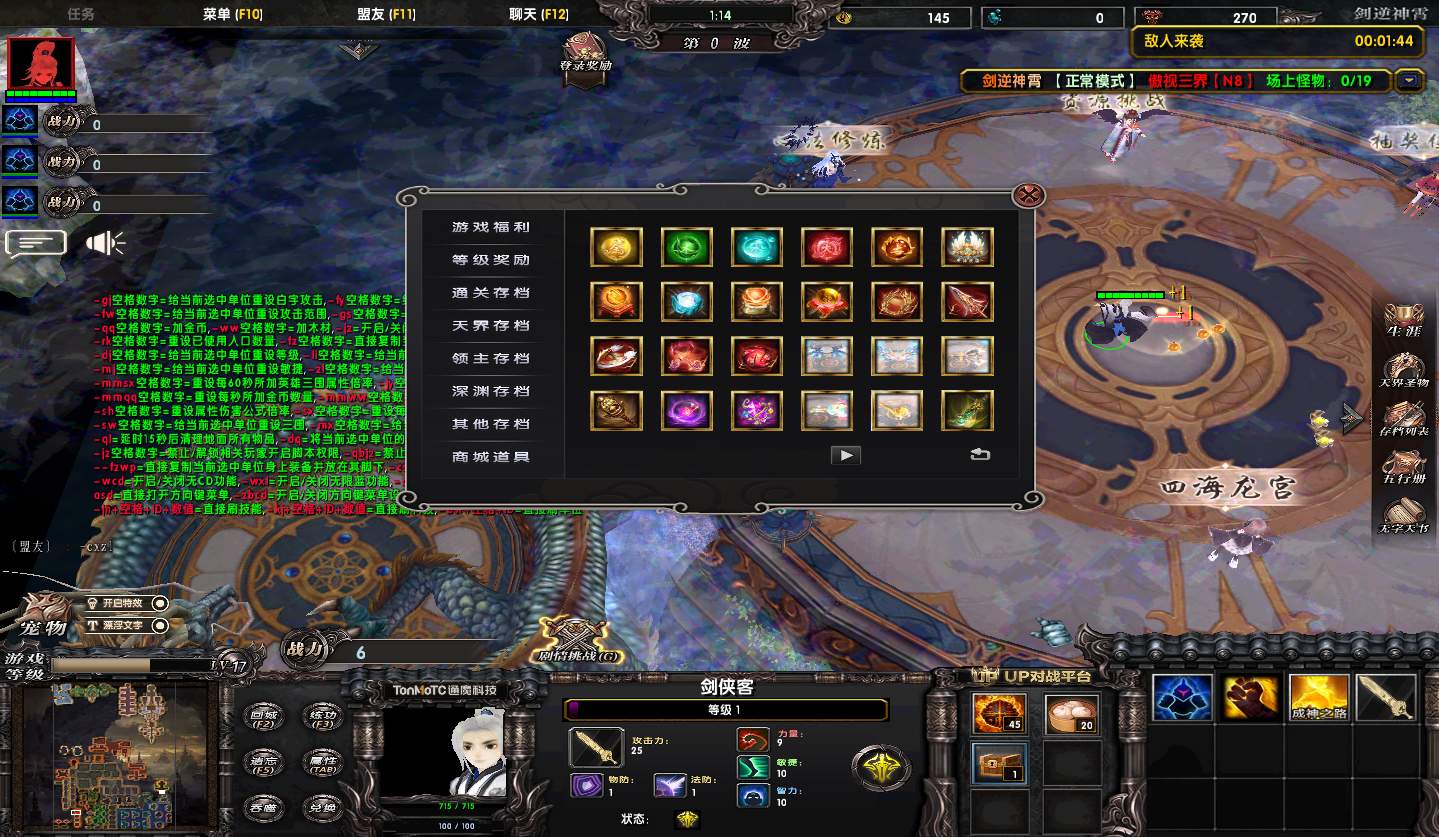Click the 回城 (F2) return-to-town button
The height and width of the screenshot is (837, 1439).
tap(263, 715)
